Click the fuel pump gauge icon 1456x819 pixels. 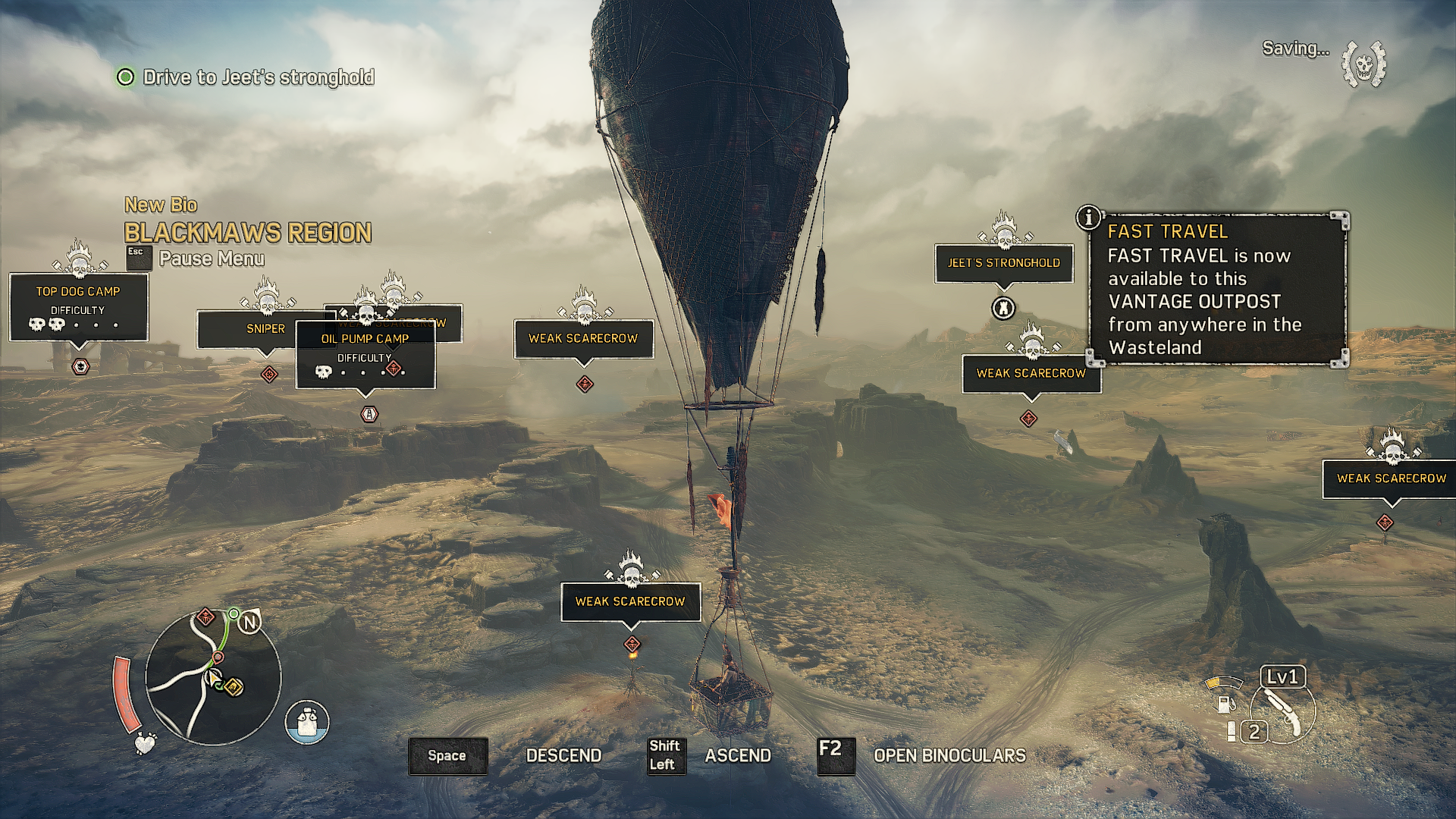pos(1224,702)
